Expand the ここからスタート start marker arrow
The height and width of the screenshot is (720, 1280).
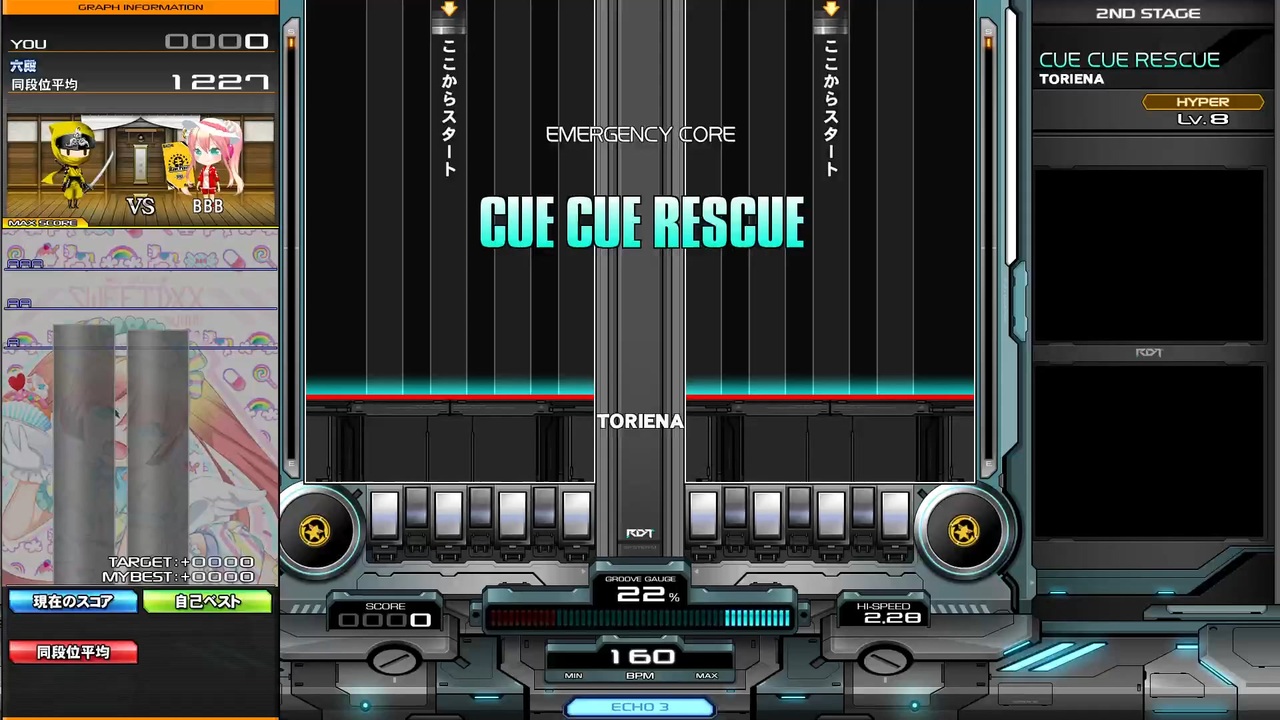pos(448,10)
